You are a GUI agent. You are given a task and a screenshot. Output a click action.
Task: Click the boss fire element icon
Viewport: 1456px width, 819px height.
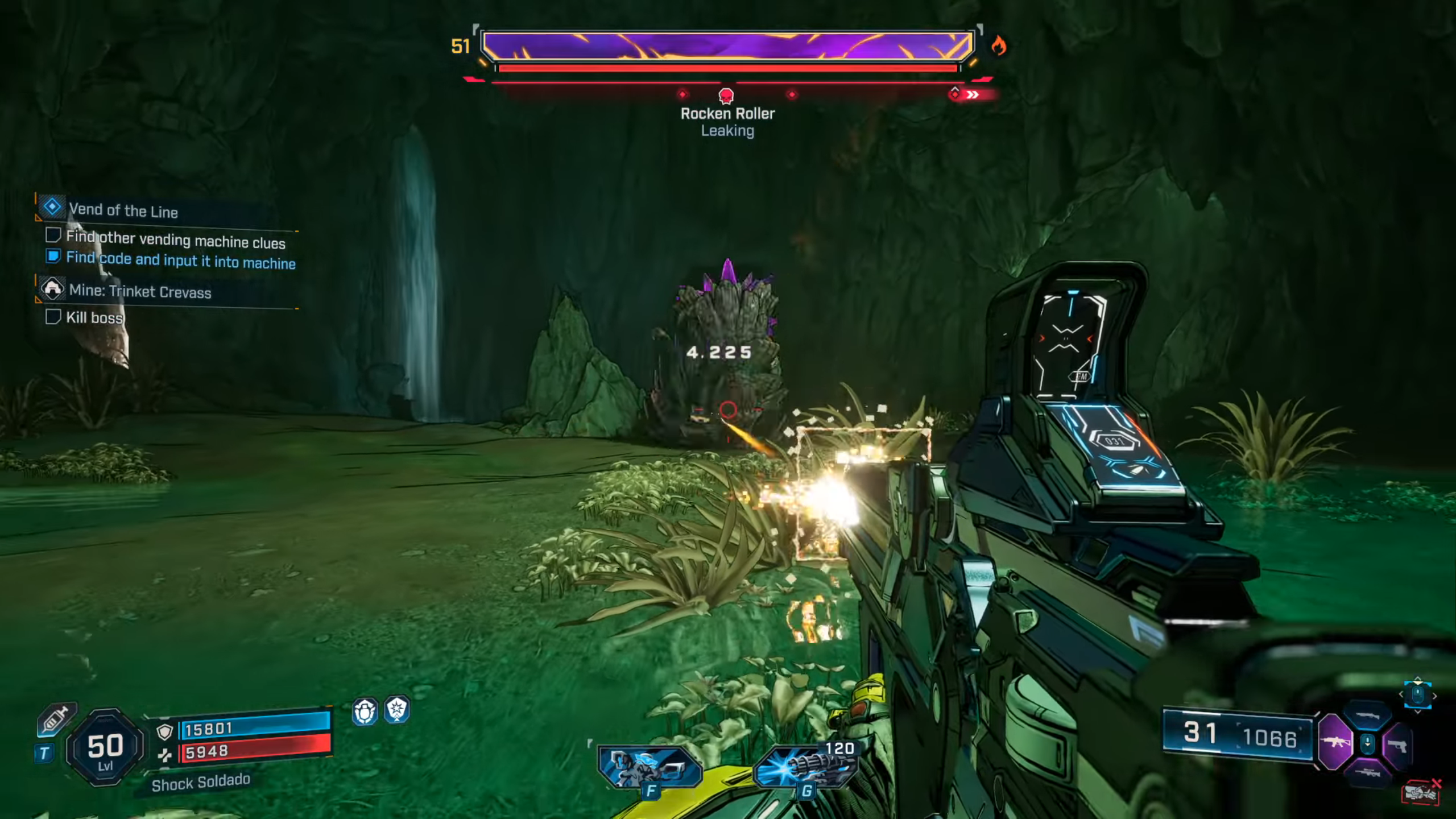(x=998, y=45)
